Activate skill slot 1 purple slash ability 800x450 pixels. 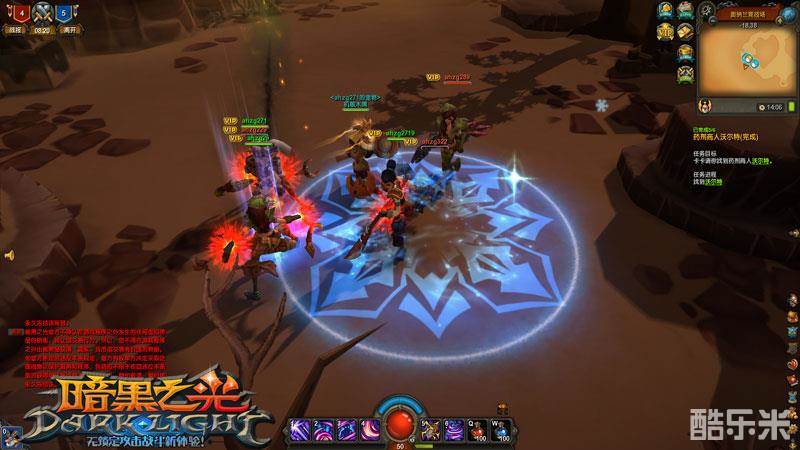300,427
